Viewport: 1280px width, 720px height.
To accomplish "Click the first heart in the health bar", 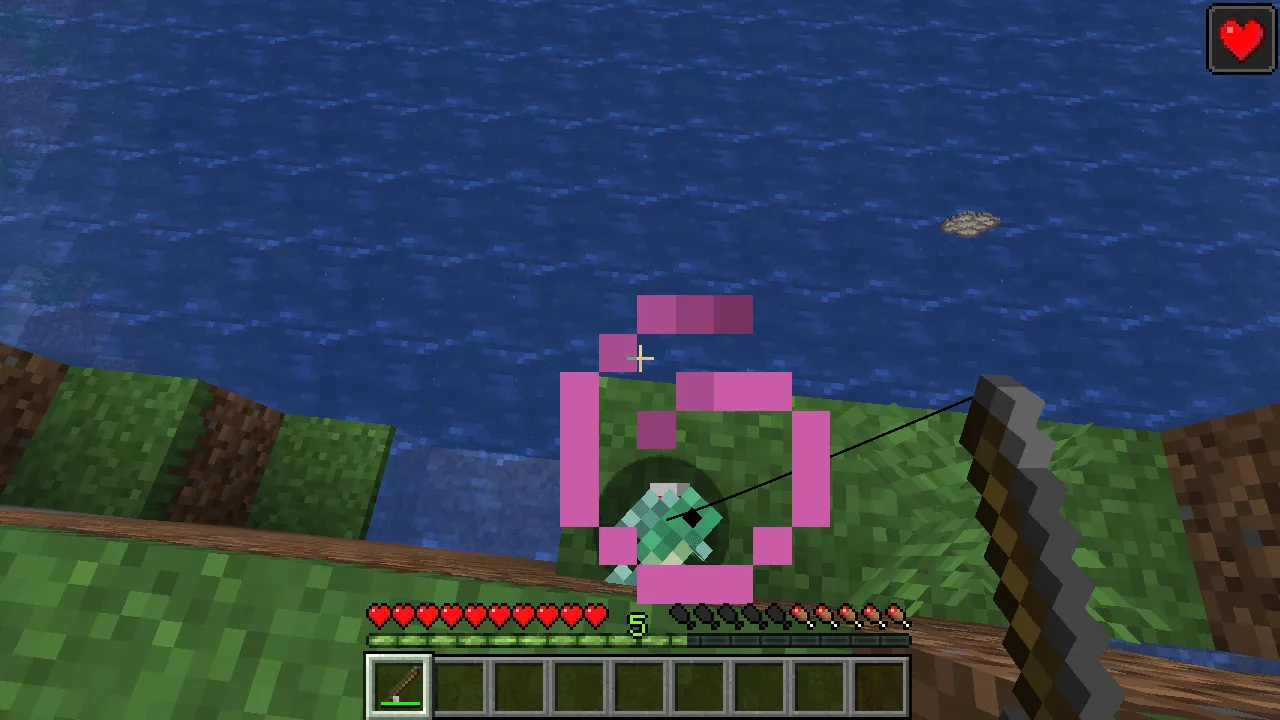I will pyautogui.click(x=378, y=615).
